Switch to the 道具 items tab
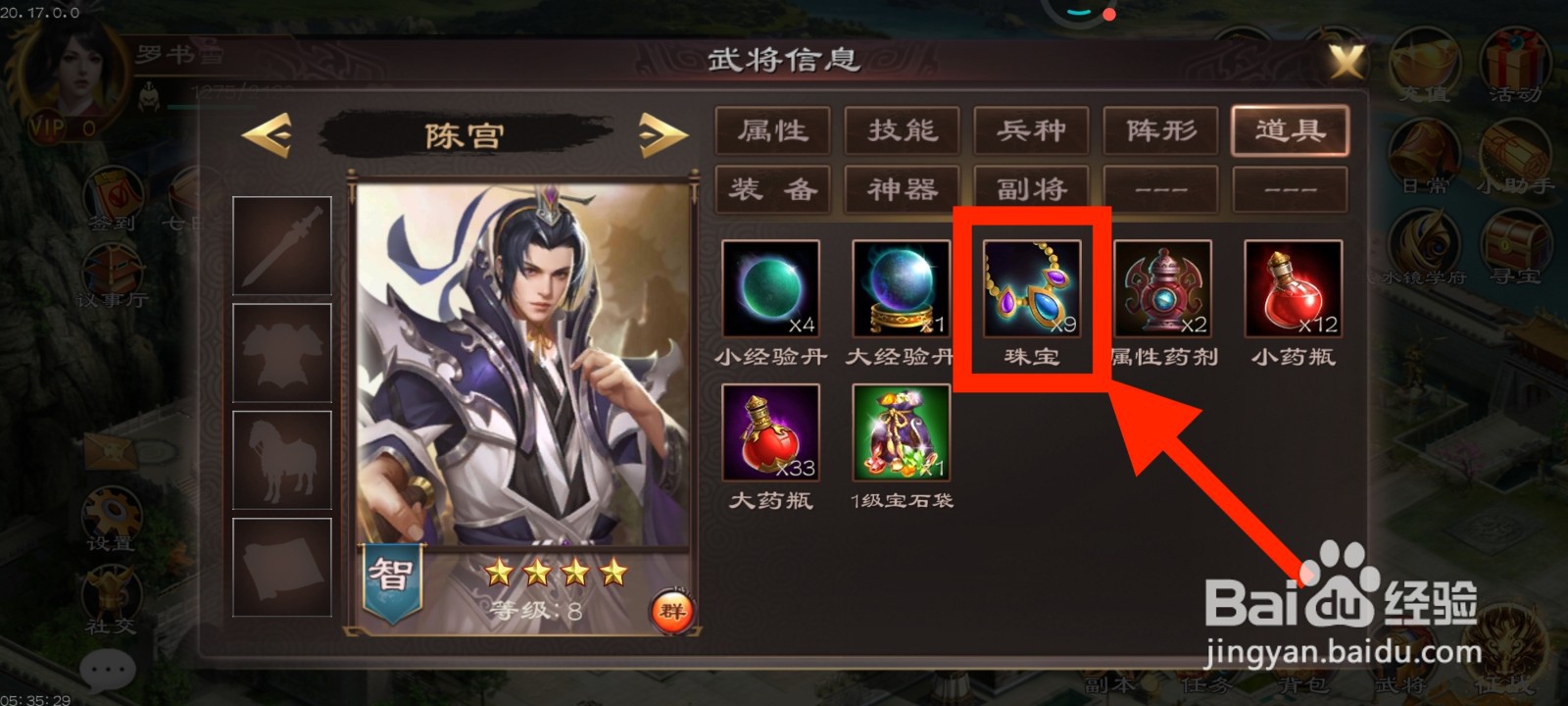The width and height of the screenshot is (1568, 706). (1292, 130)
